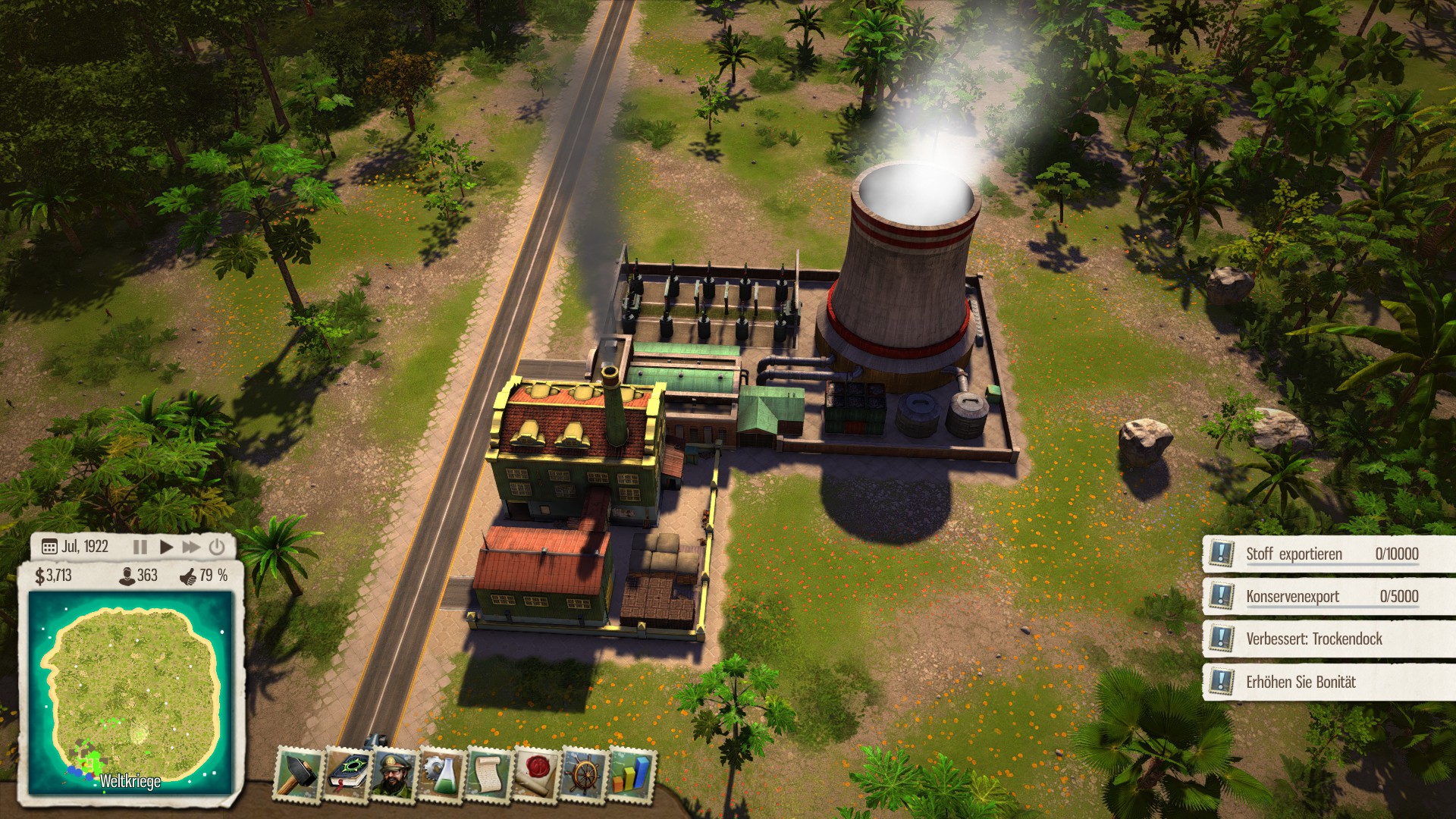1456x819 pixels.
Task: Pause the game speed
Action: click(140, 547)
